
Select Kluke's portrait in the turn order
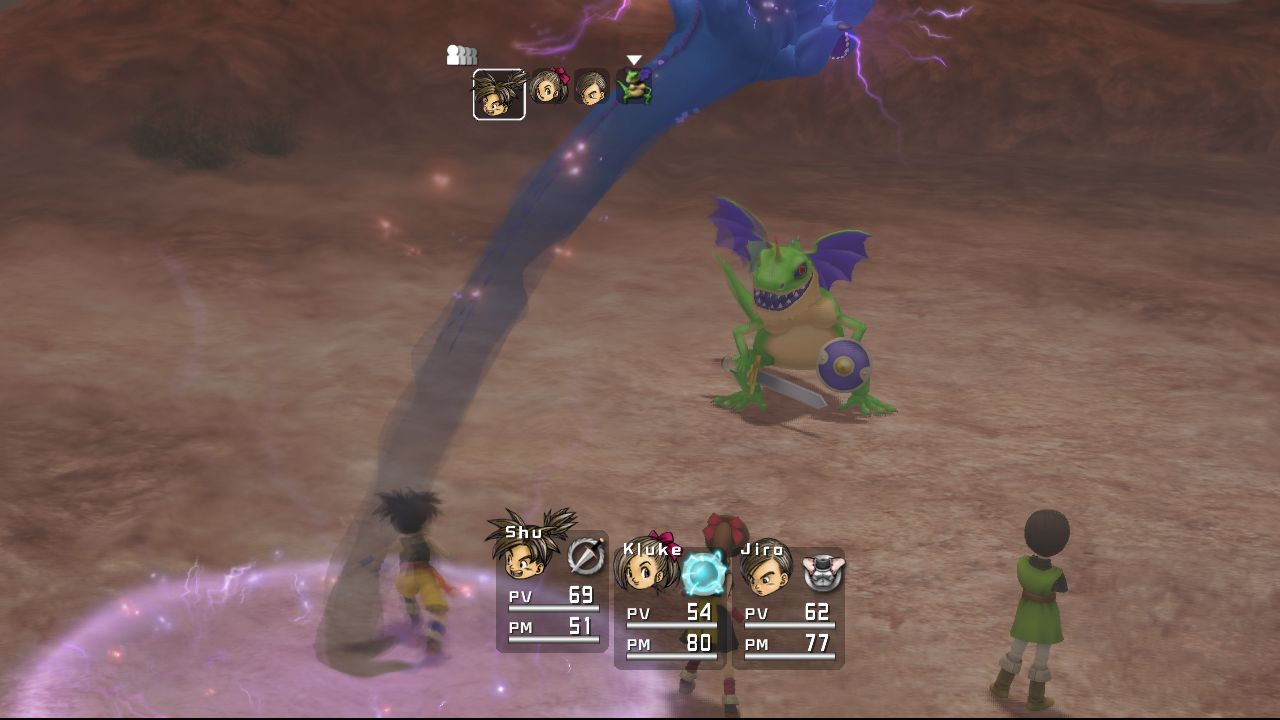pos(549,88)
